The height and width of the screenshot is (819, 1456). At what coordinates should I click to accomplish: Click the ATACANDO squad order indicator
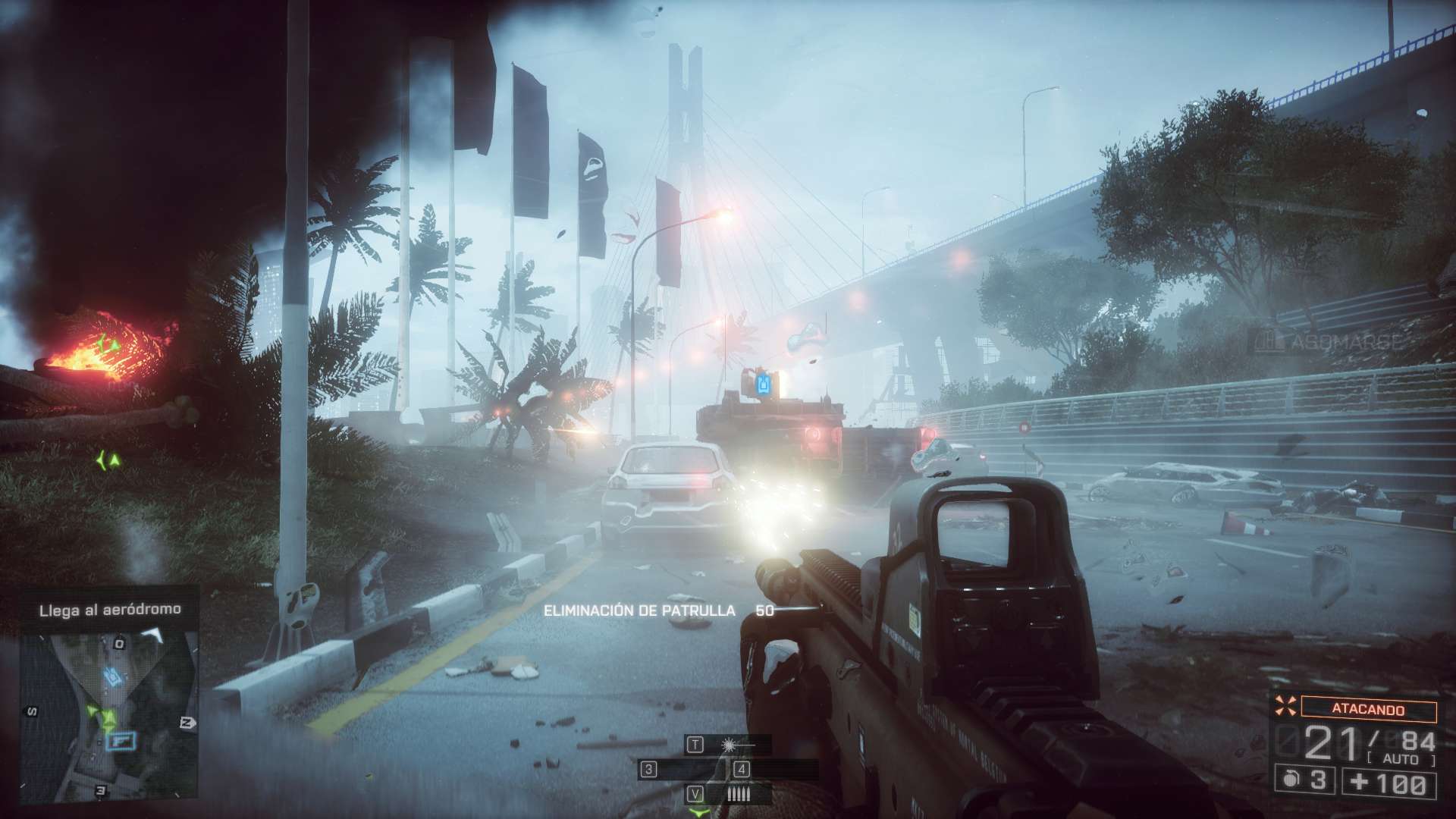coord(1368,710)
